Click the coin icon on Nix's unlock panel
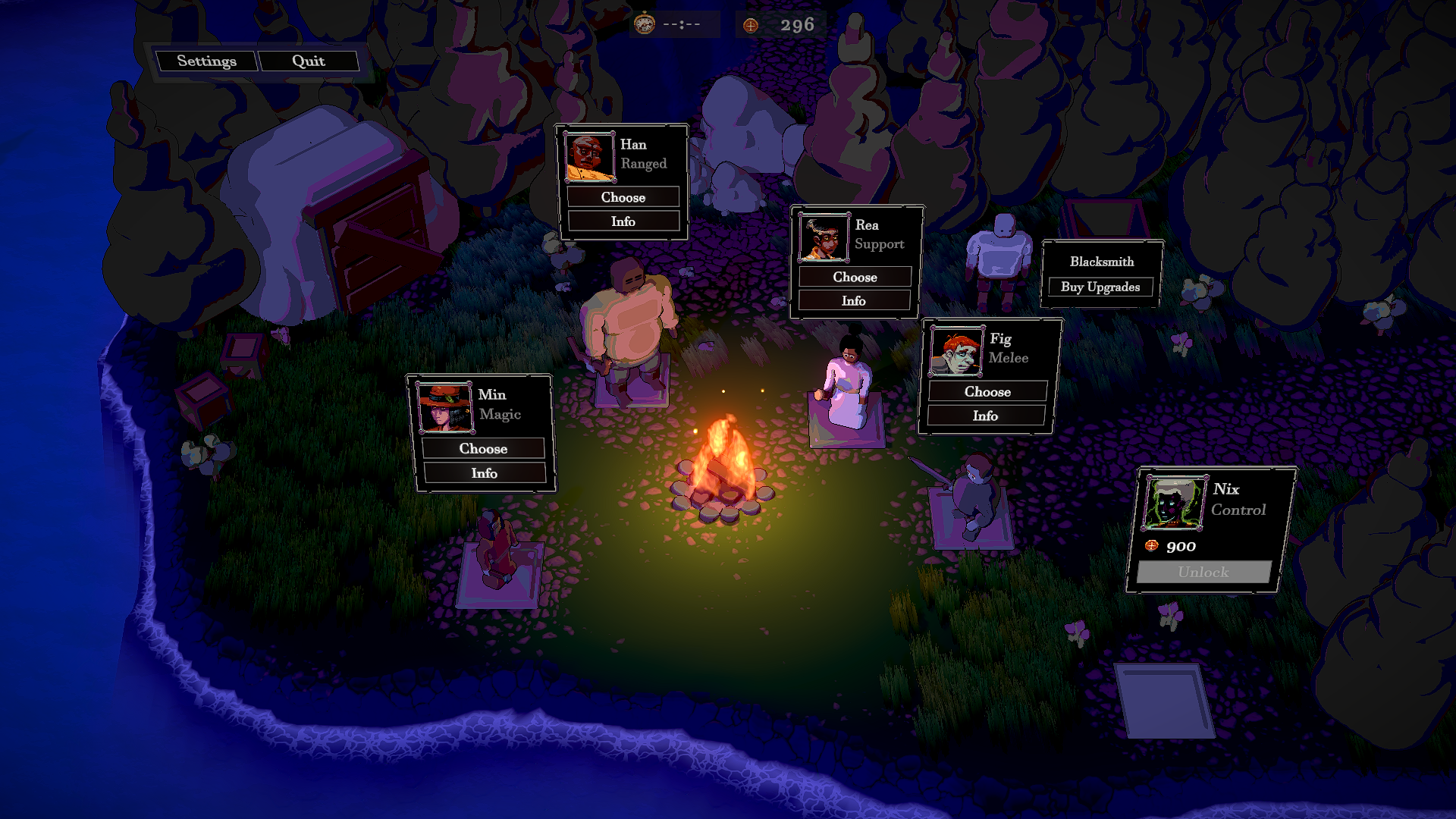This screenshot has height=819, width=1456. pyautogui.click(x=1151, y=544)
